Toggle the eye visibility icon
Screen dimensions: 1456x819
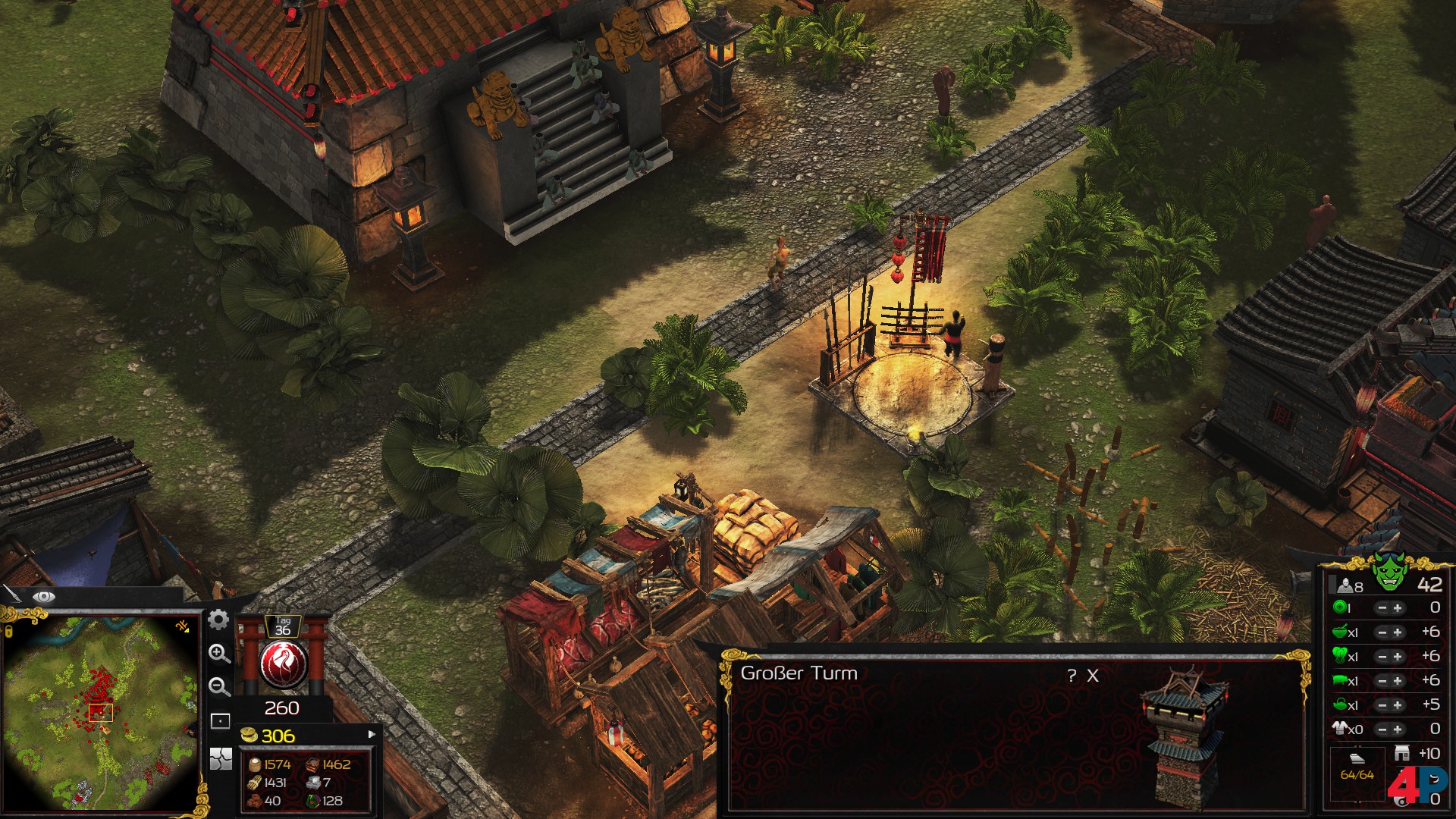tap(43, 597)
